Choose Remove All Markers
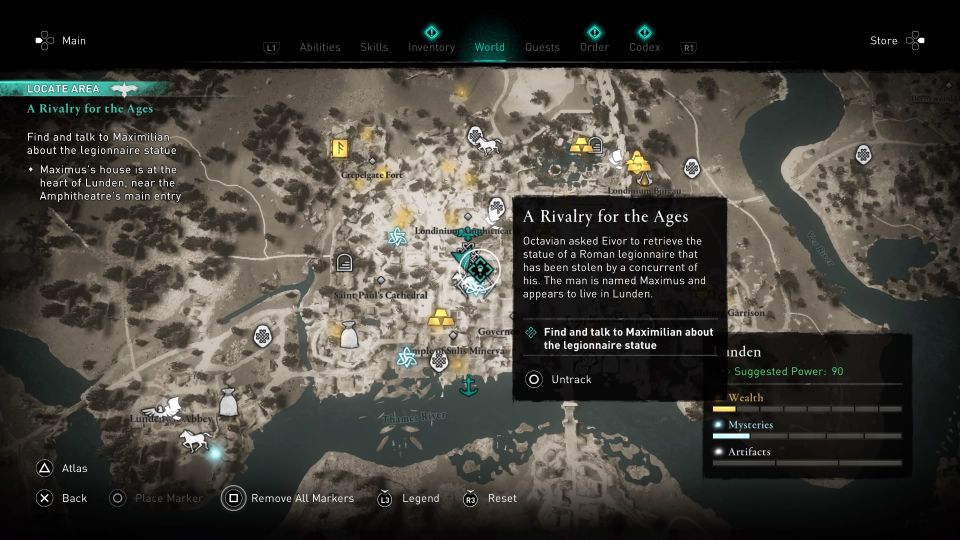Image resolution: width=960 pixels, height=540 pixels. click(x=290, y=498)
